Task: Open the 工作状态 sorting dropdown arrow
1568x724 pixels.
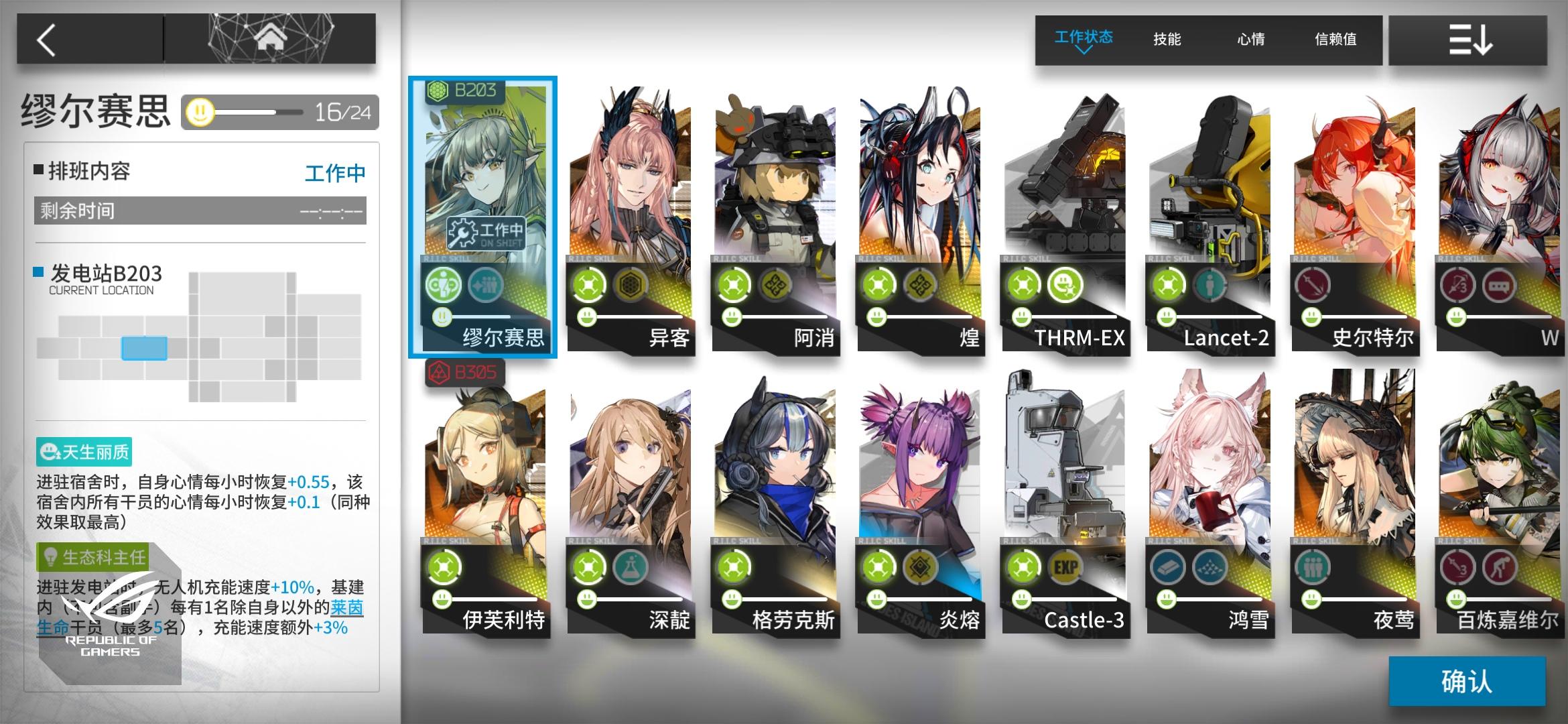Action: 1084,50
